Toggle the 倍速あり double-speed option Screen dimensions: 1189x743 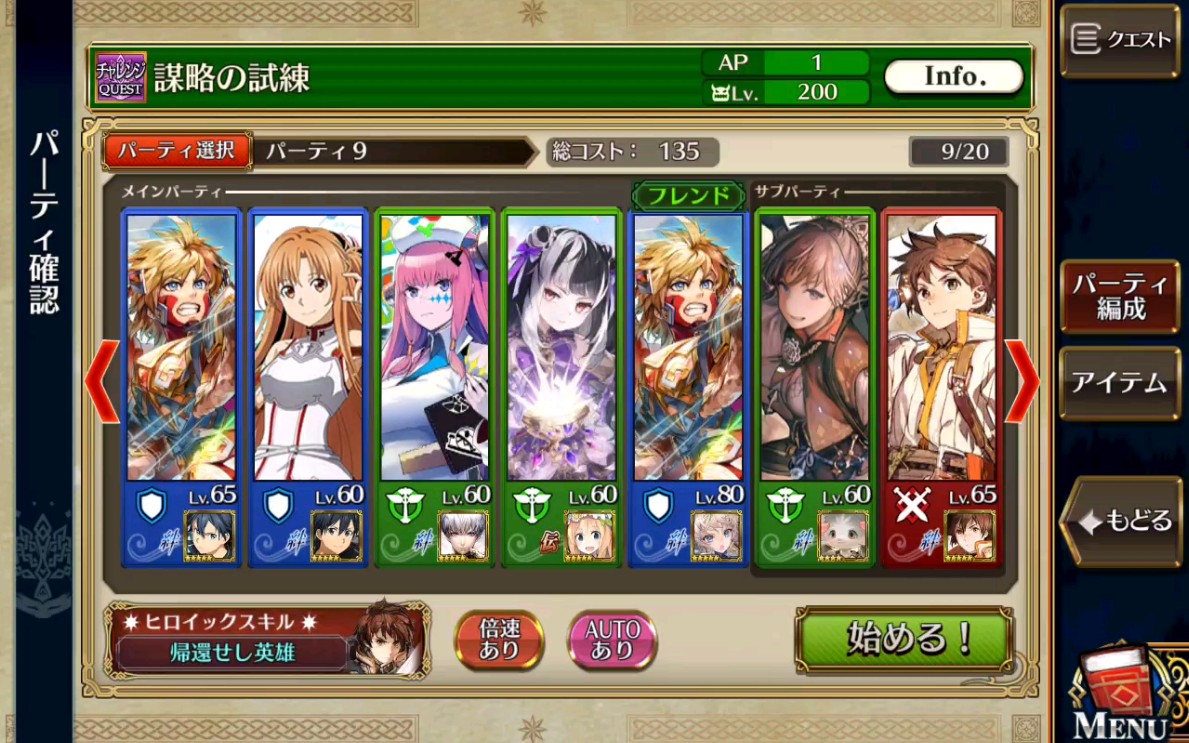[499, 639]
